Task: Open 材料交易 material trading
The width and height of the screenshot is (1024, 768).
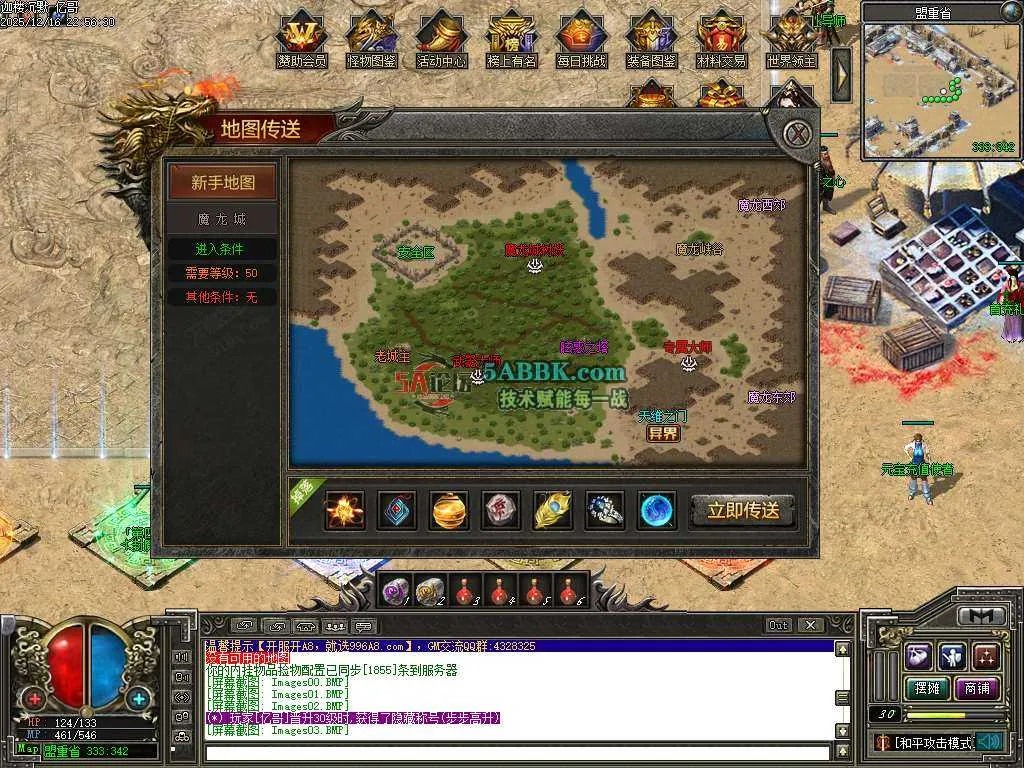Action: [722, 40]
